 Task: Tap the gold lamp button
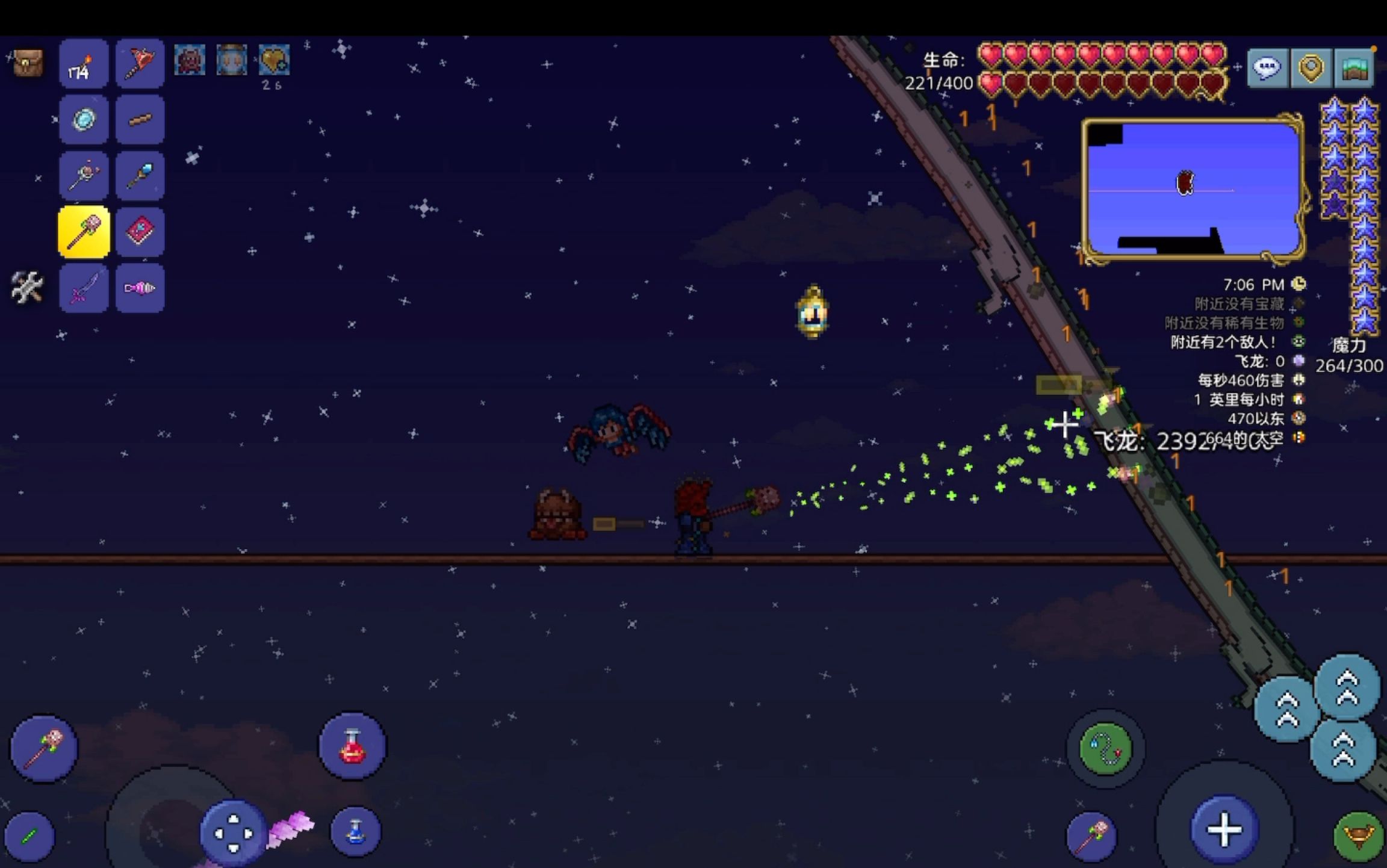coord(1358,837)
